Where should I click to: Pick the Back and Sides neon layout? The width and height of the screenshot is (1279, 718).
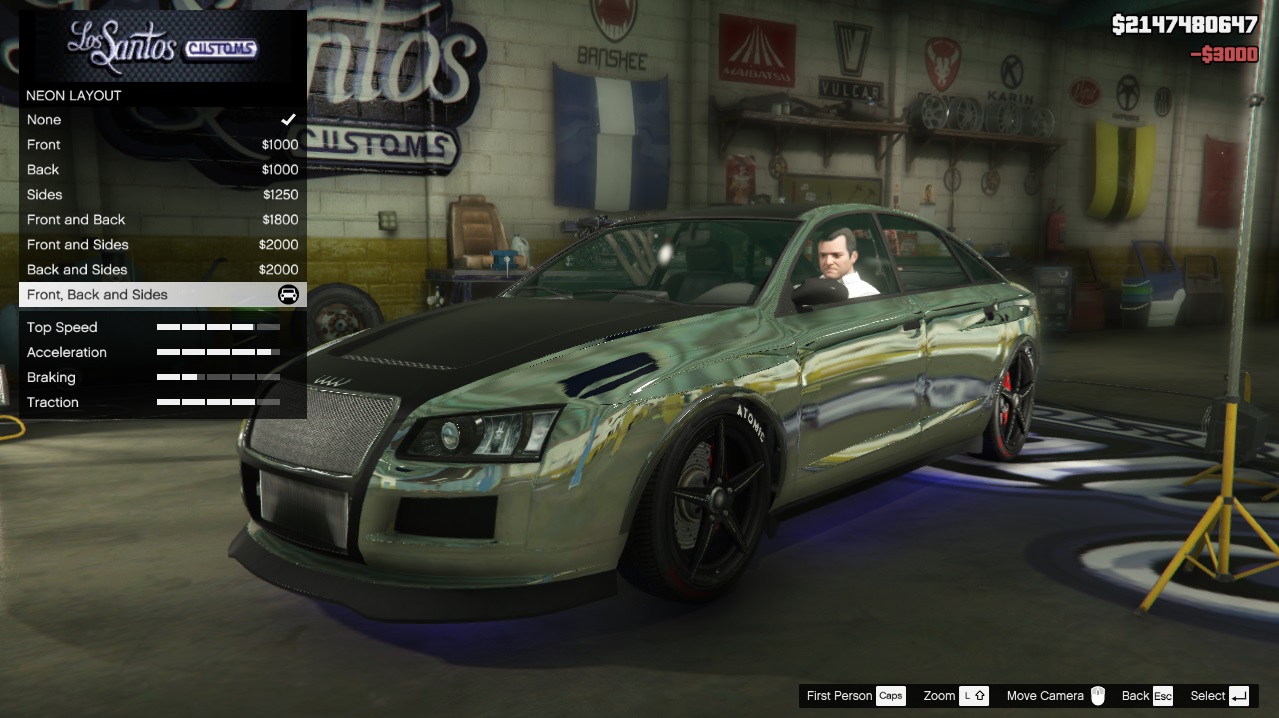coord(162,270)
